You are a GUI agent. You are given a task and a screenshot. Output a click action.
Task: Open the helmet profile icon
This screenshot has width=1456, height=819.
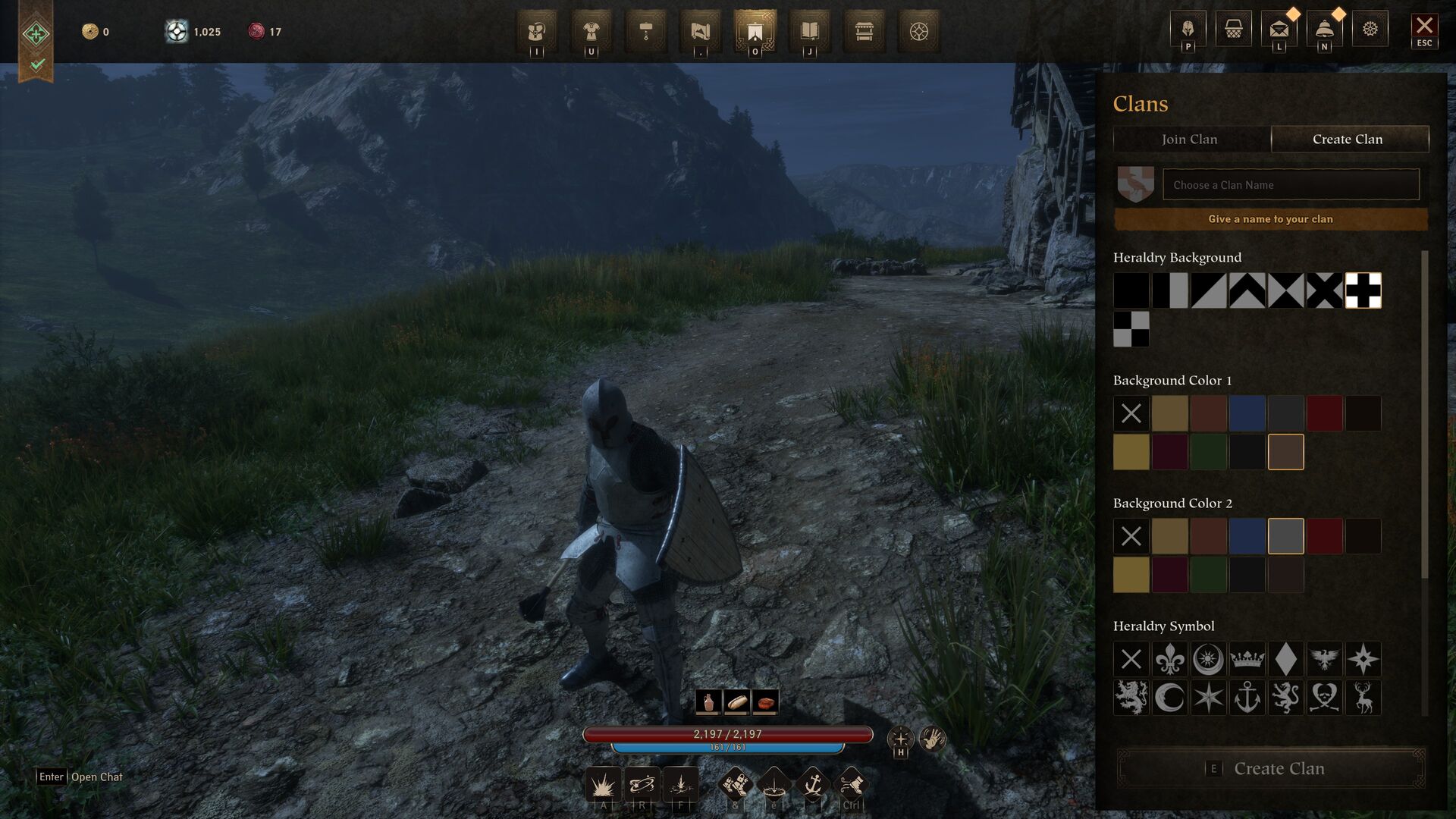point(1188,30)
